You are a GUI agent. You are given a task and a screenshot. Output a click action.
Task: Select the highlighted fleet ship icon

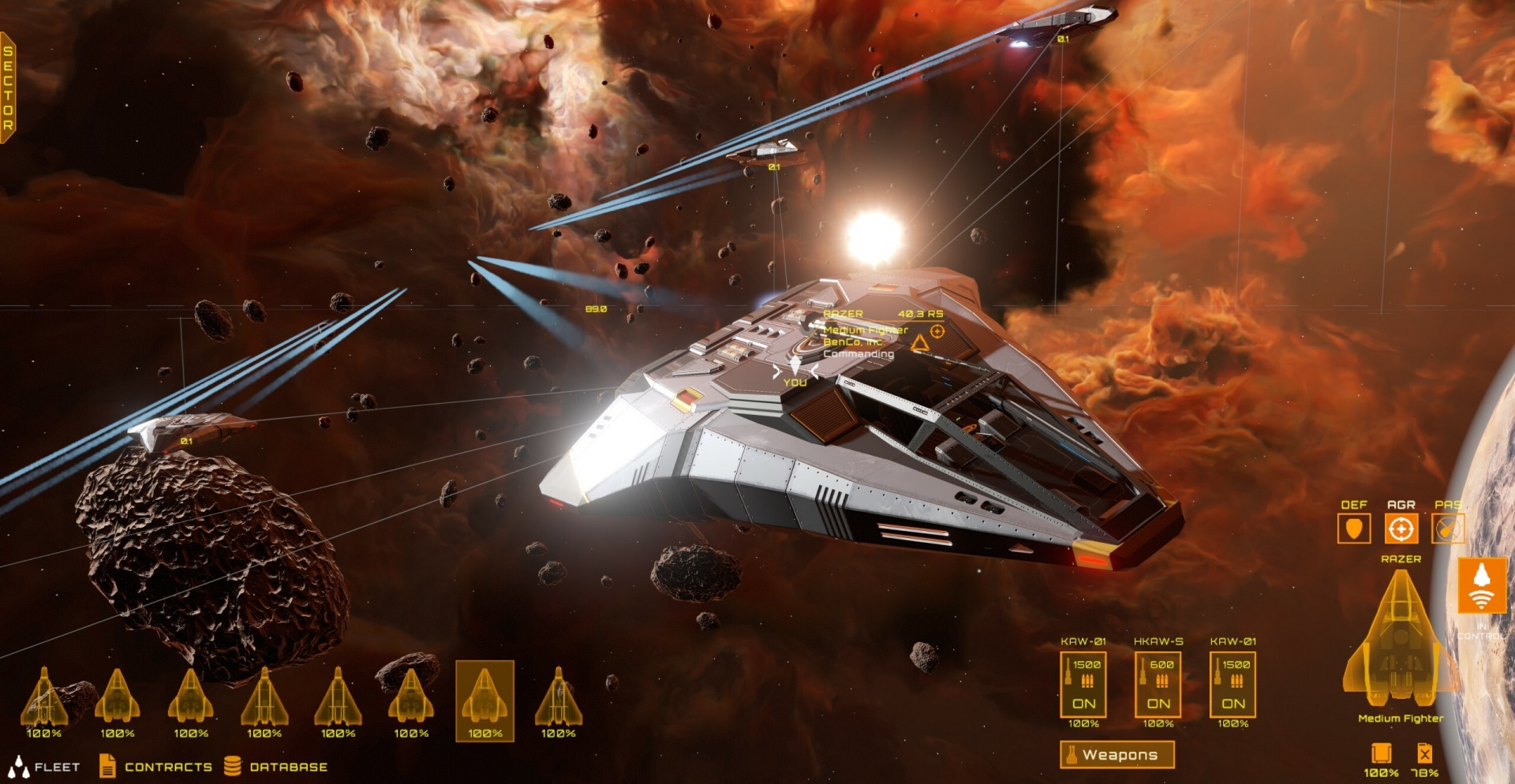point(484,700)
